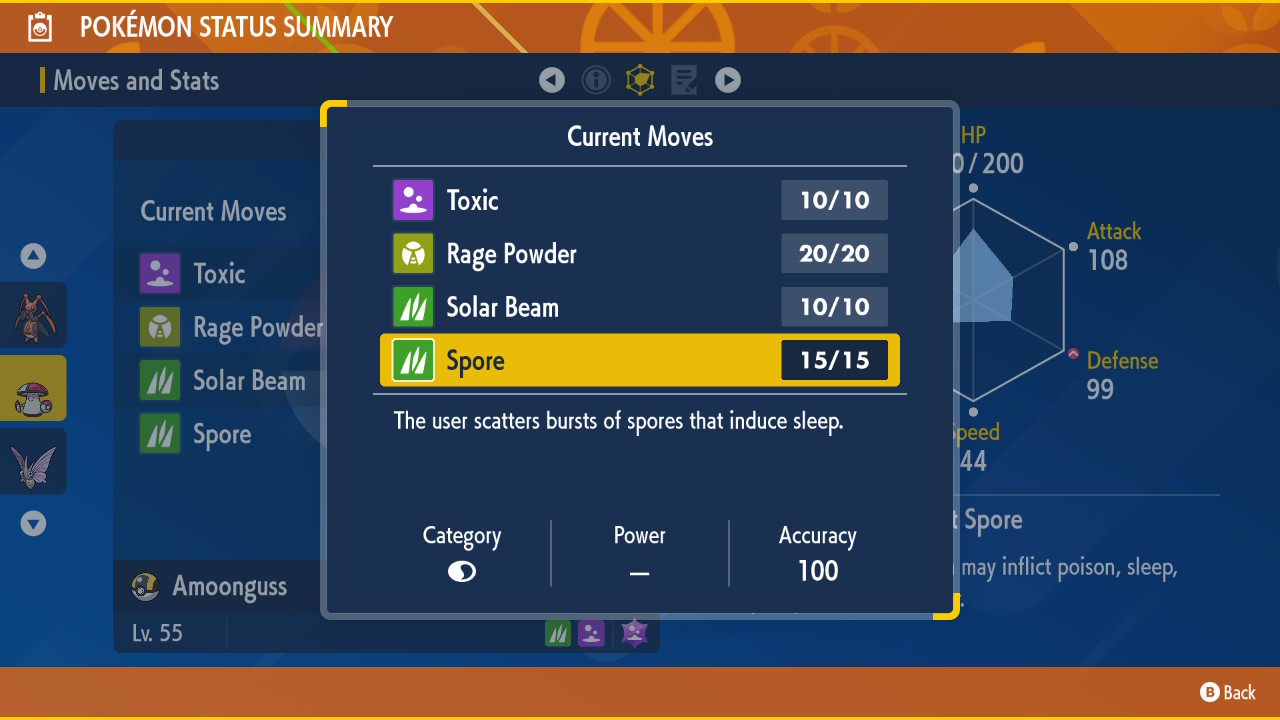Image resolution: width=1280 pixels, height=720 pixels.
Task: Click the Amoonguss thumbnail in party sidebar
Action: tap(33, 388)
